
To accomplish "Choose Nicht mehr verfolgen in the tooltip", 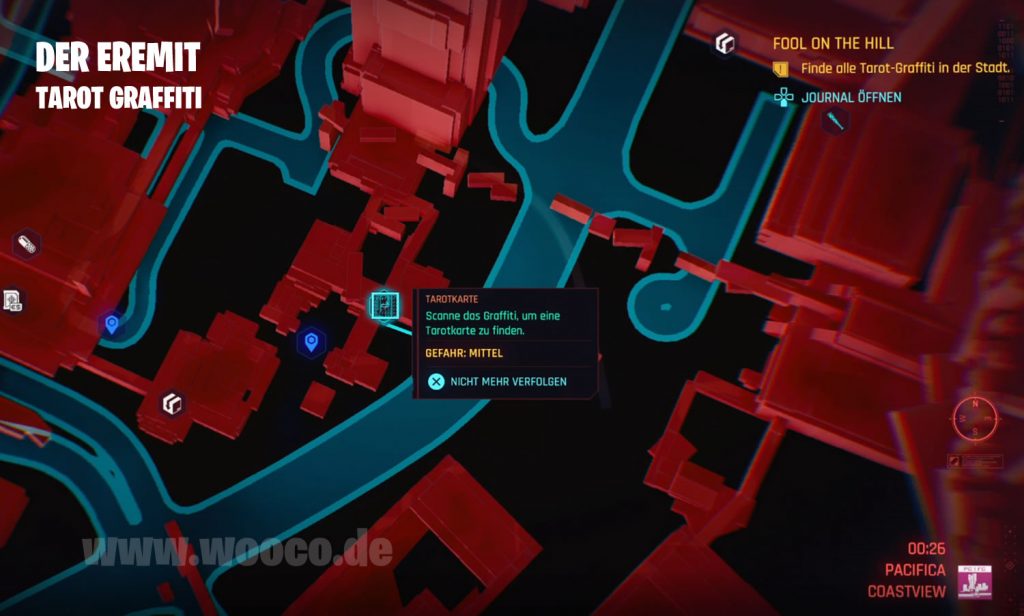I will tap(496, 381).
